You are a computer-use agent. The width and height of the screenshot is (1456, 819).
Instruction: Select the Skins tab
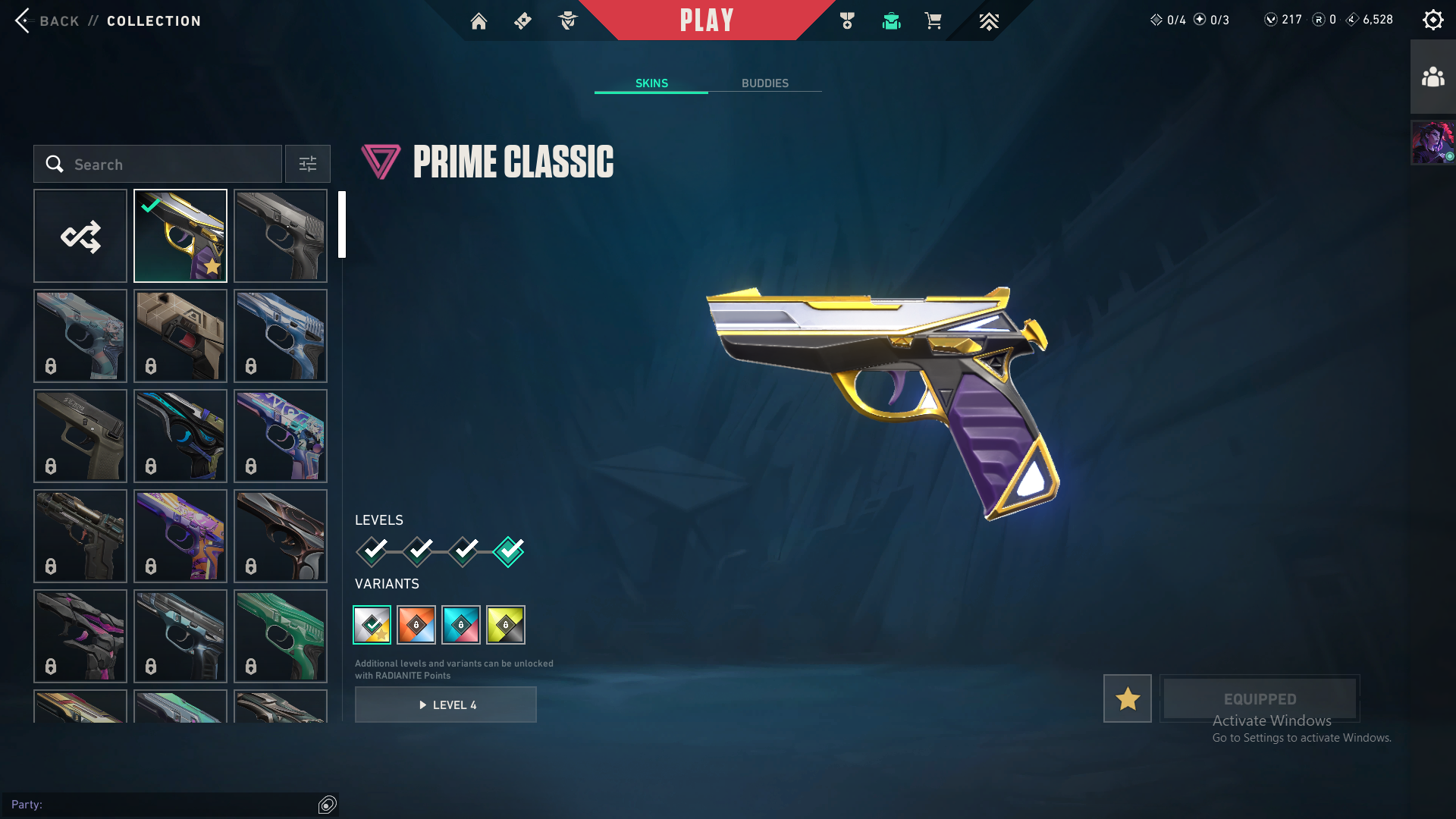click(651, 83)
